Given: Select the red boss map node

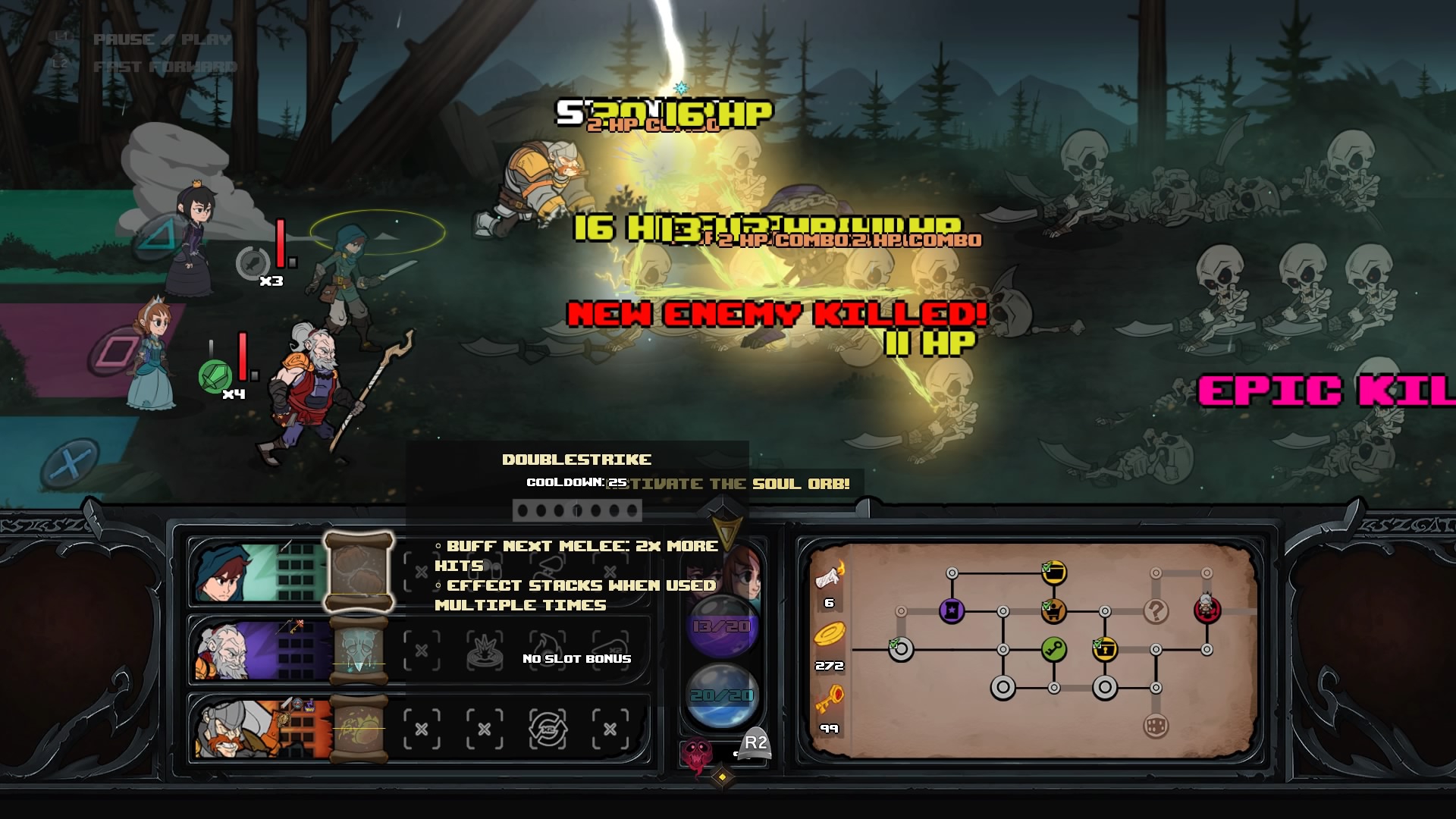Looking at the screenshot, I should click(1207, 608).
